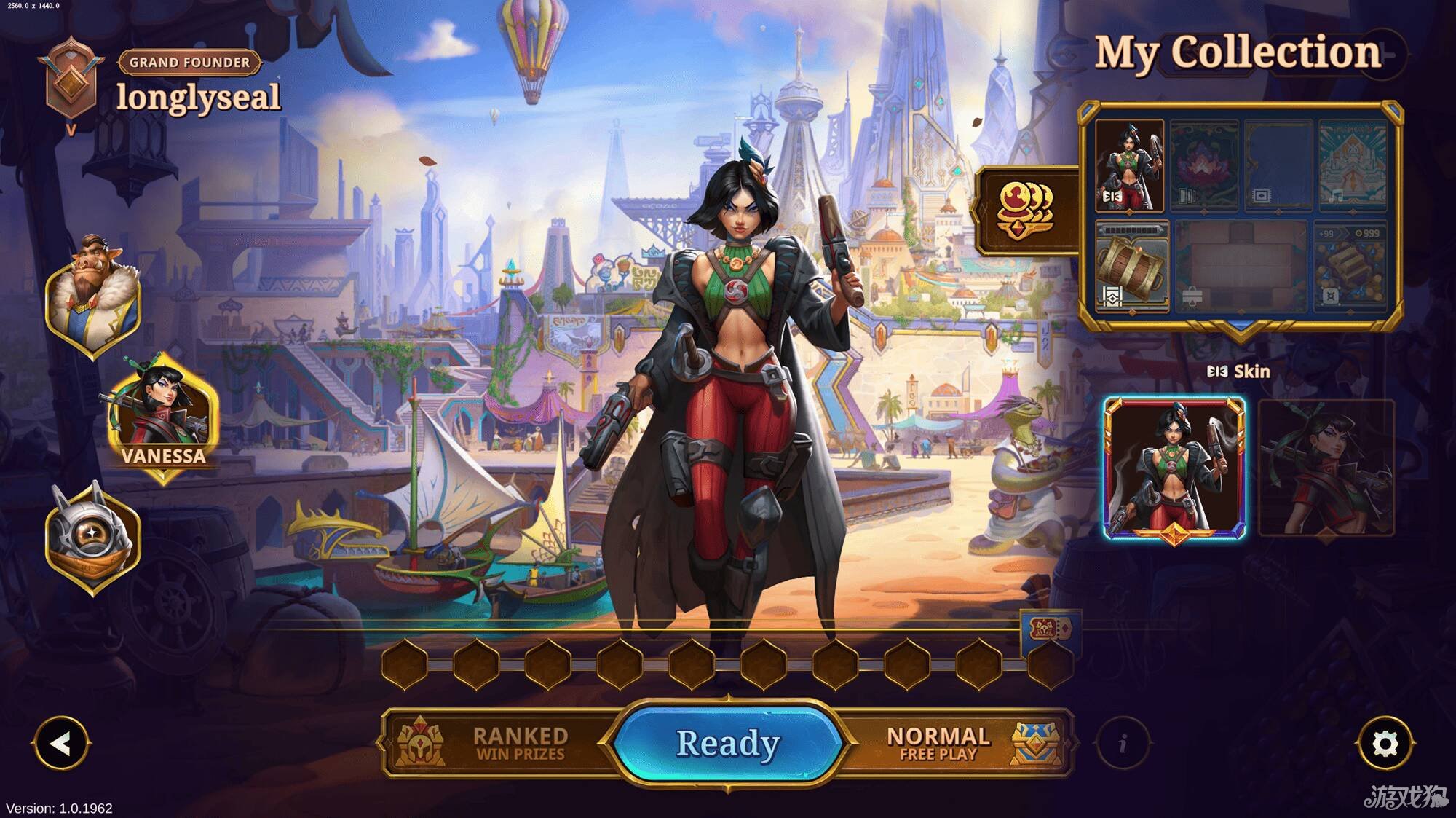Click the Ready button
Viewport: 1456px width, 818px height.
(727, 743)
